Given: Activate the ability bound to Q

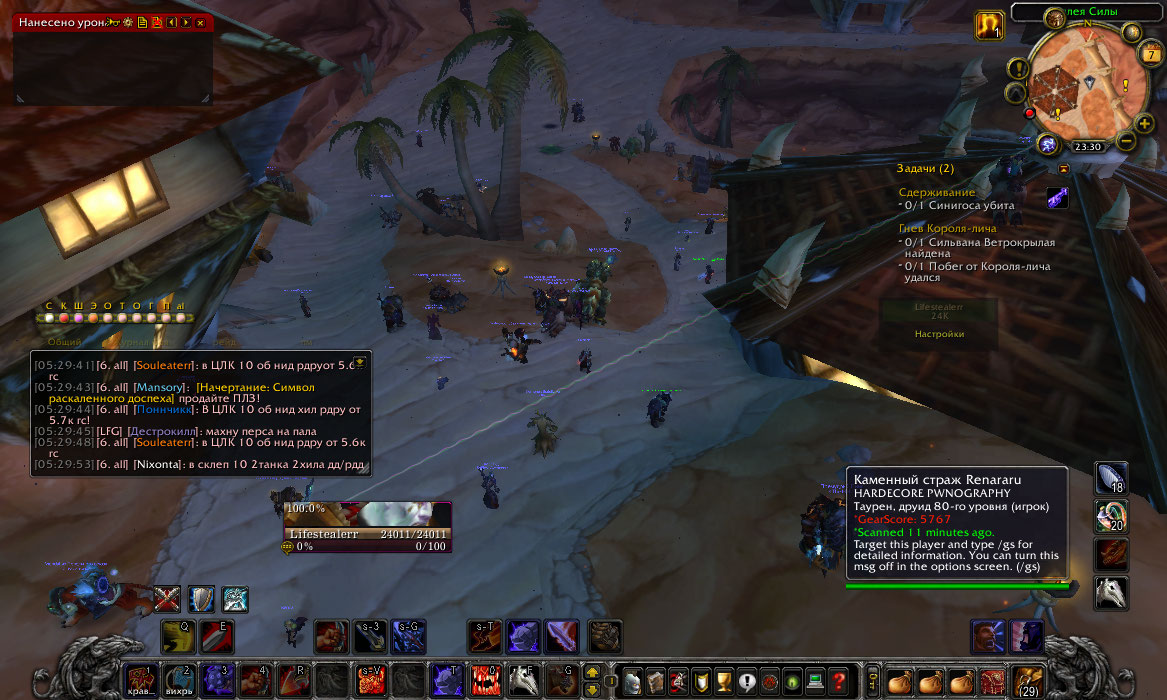Looking at the screenshot, I should [x=178, y=636].
